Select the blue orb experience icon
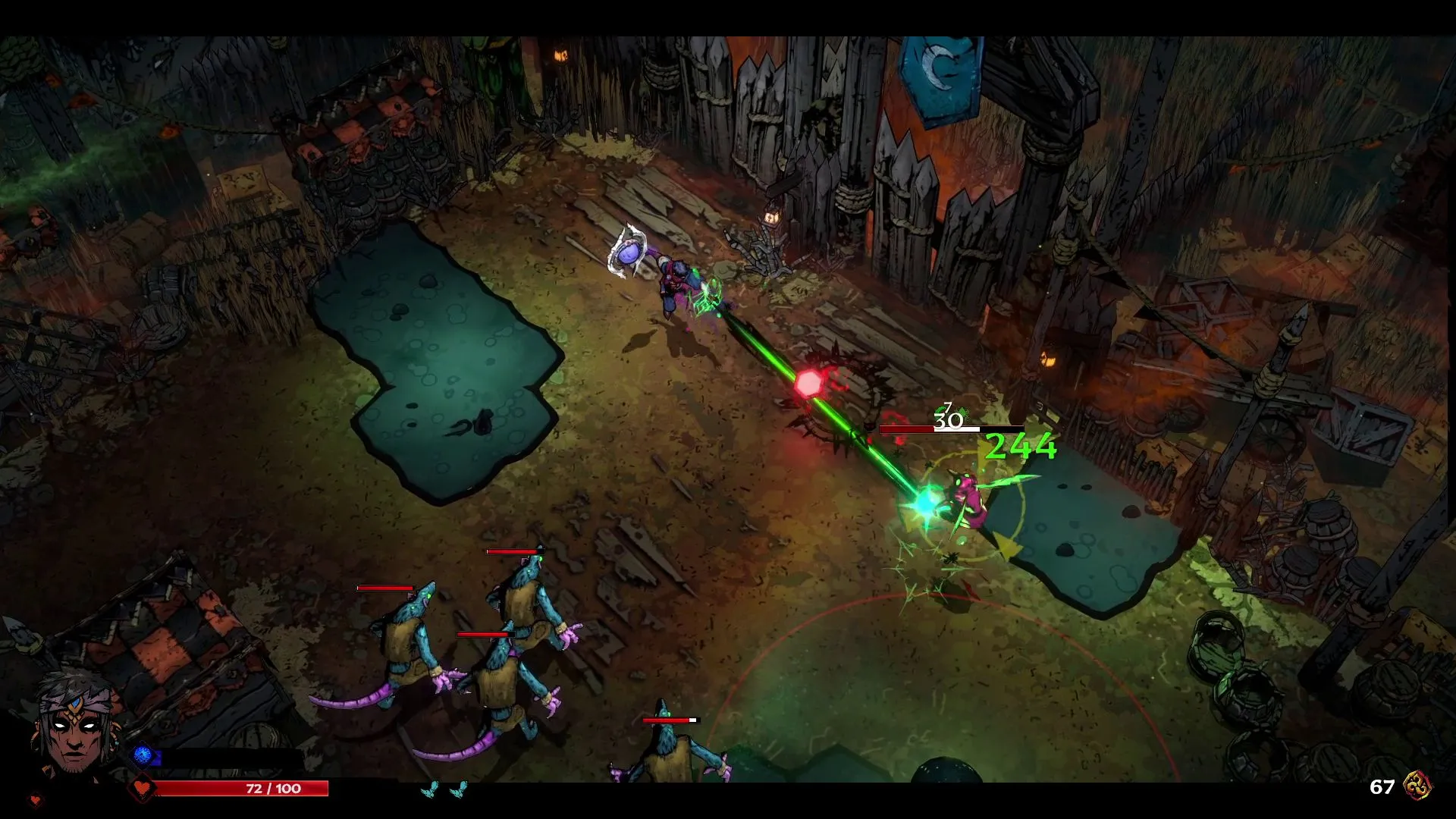Image resolution: width=1456 pixels, height=819 pixels. click(x=143, y=755)
